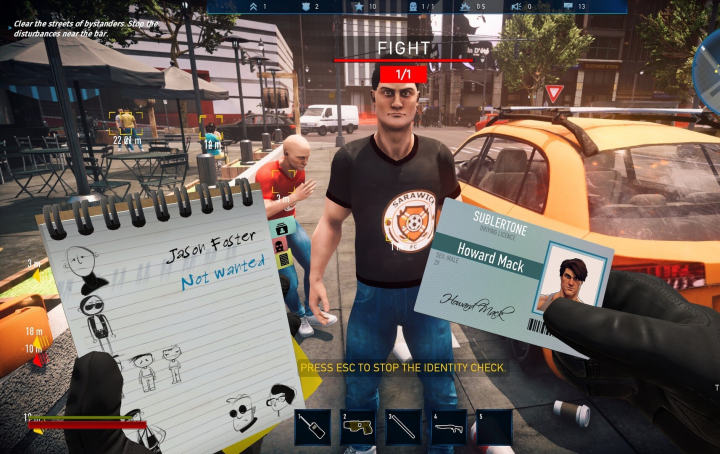Screen dimensions: 720x454
Task: Select the walkie-talkie radio hotbar slot
Action: [x=313, y=427]
